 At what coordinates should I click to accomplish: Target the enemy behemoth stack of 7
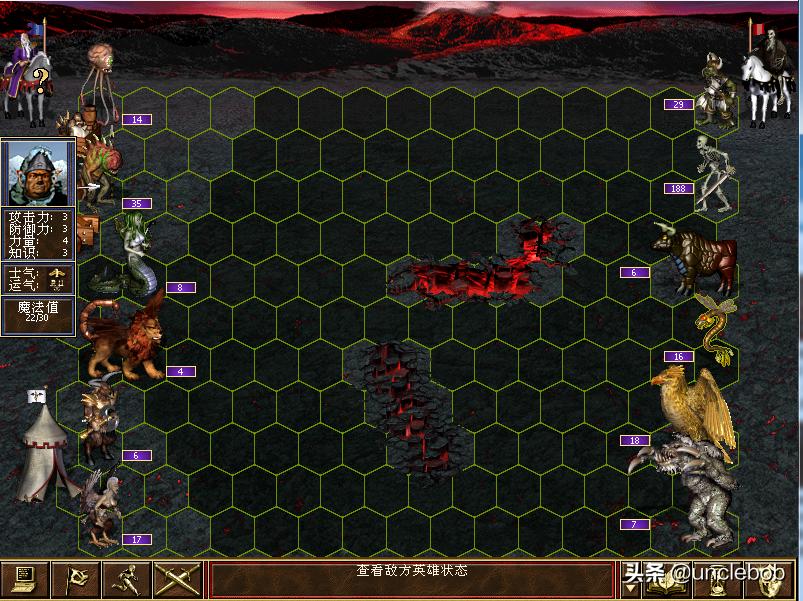(x=700, y=490)
